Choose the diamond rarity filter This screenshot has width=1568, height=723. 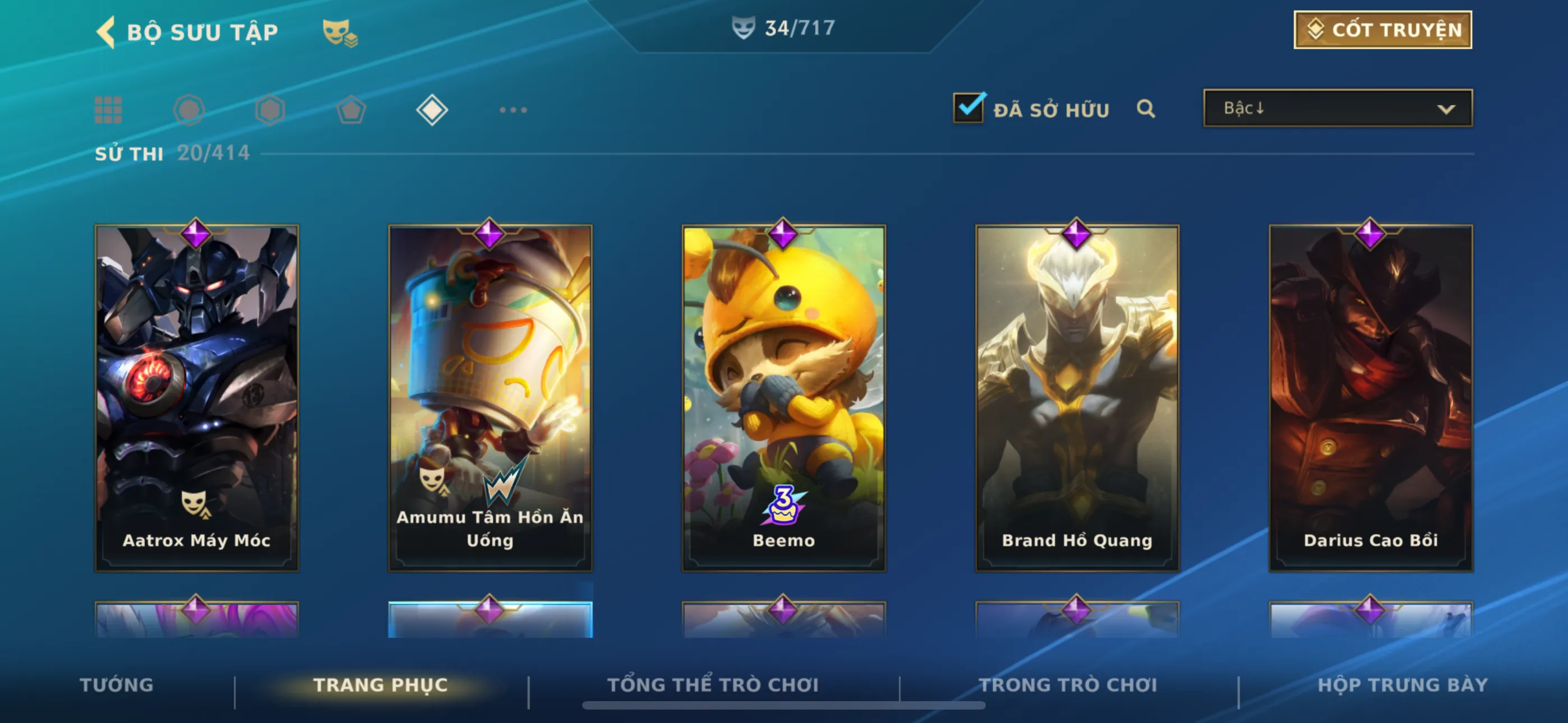click(x=432, y=110)
